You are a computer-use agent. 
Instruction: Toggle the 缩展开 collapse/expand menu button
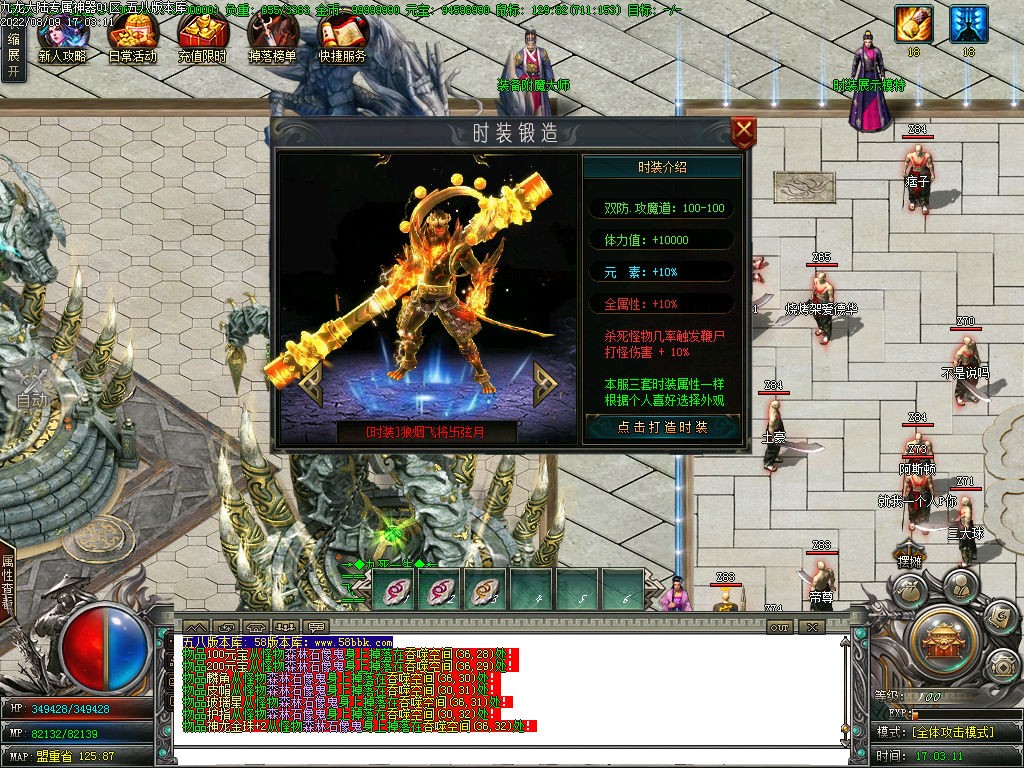[x=13, y=57]
